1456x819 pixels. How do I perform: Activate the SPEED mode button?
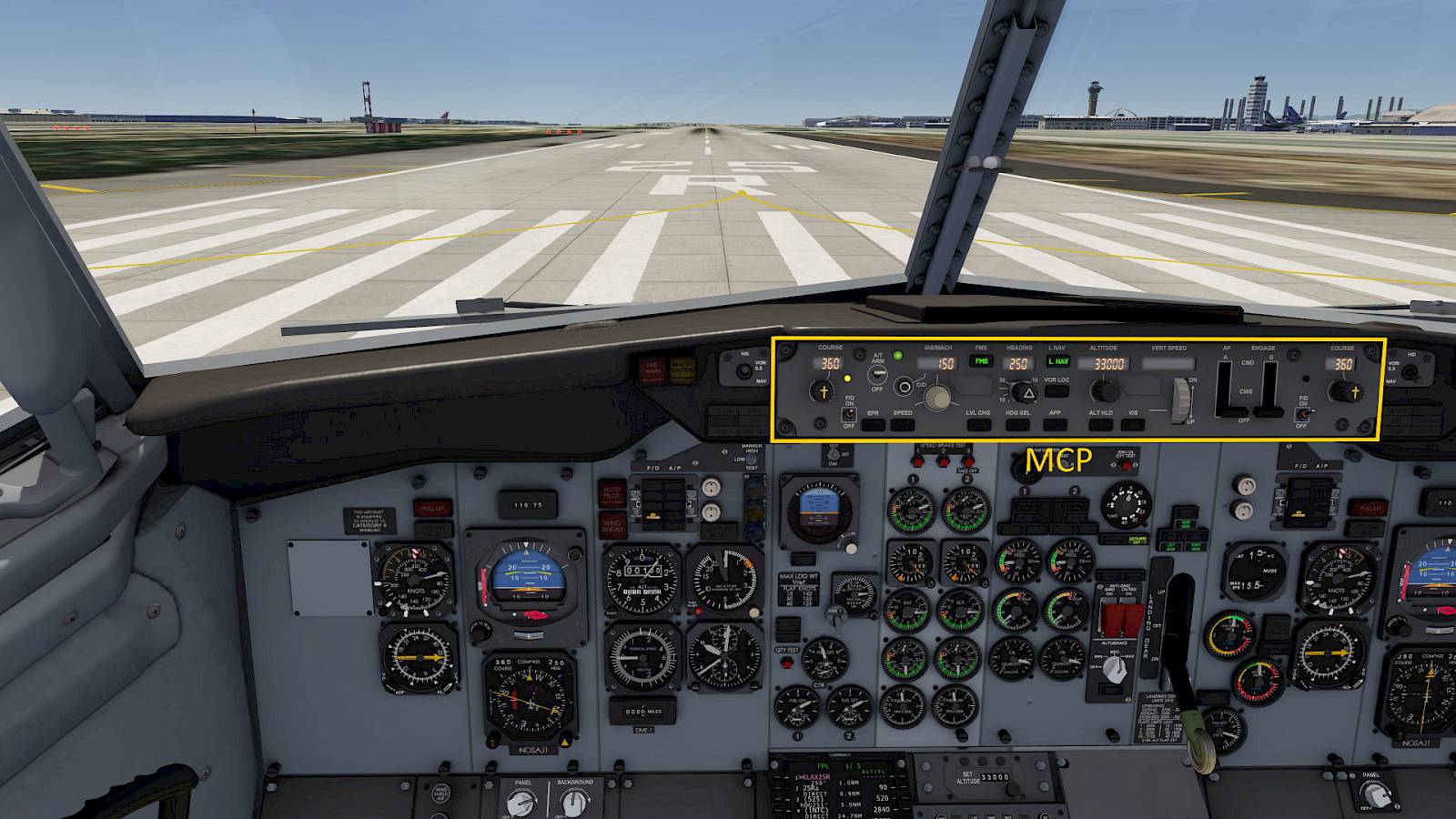click(x=903, y=424)
